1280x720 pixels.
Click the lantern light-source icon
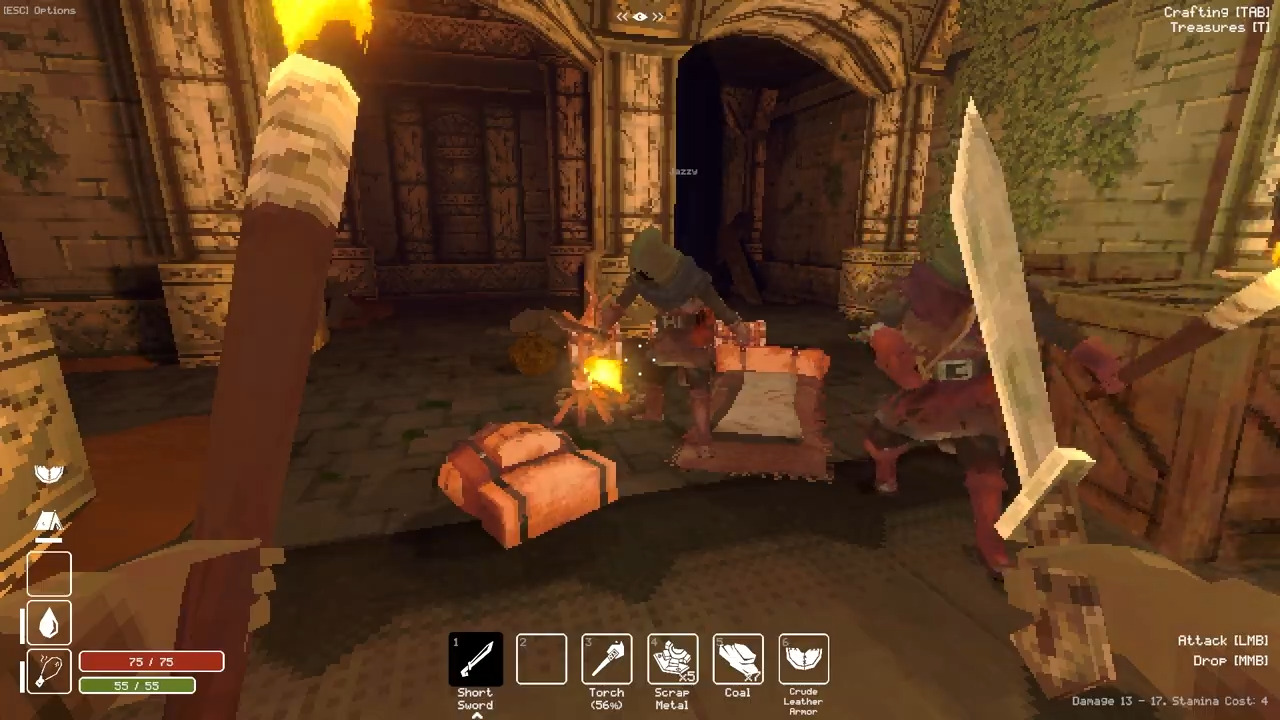point(48,670)
